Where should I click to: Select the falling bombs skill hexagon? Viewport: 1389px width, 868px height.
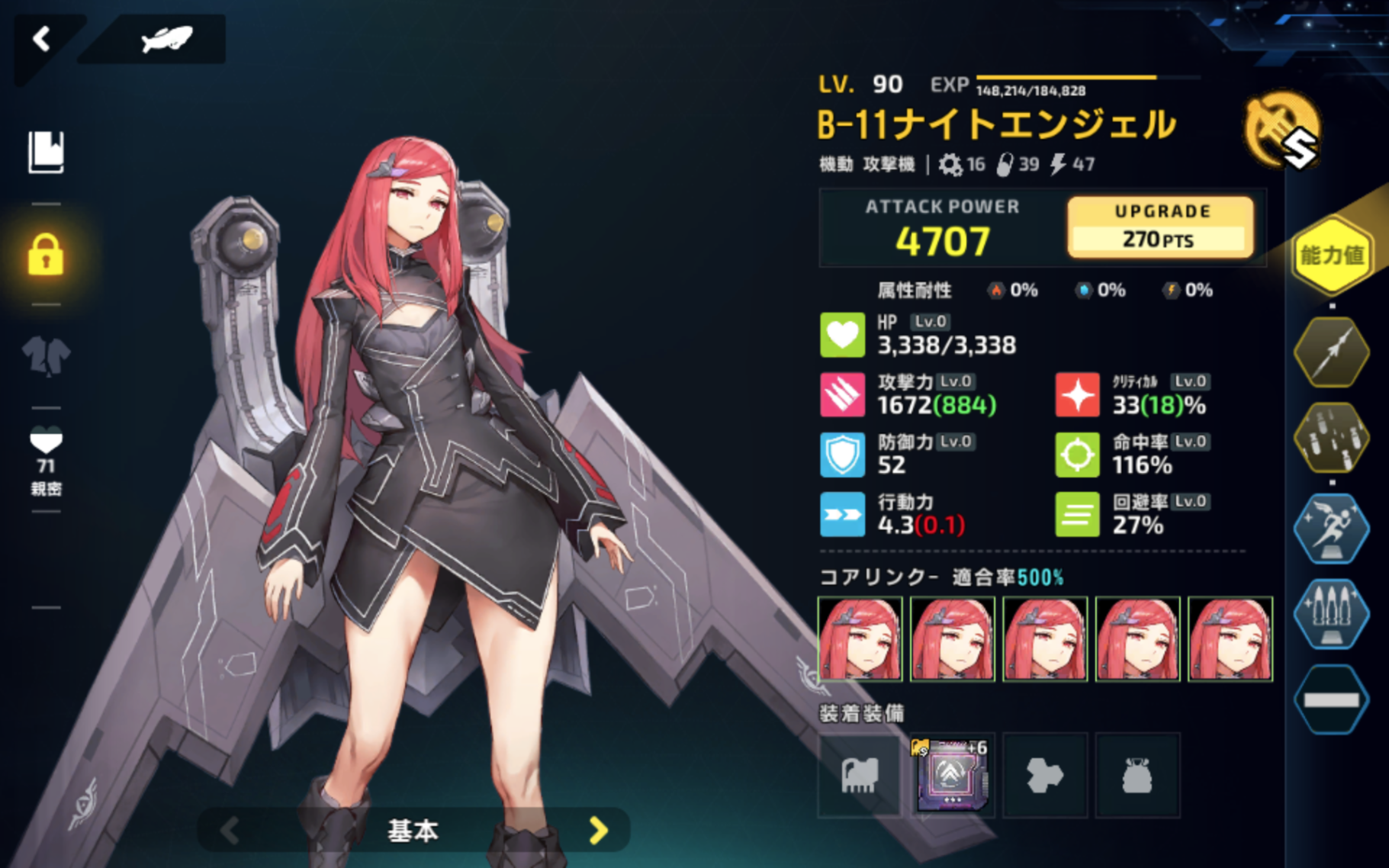[1331, 439]
